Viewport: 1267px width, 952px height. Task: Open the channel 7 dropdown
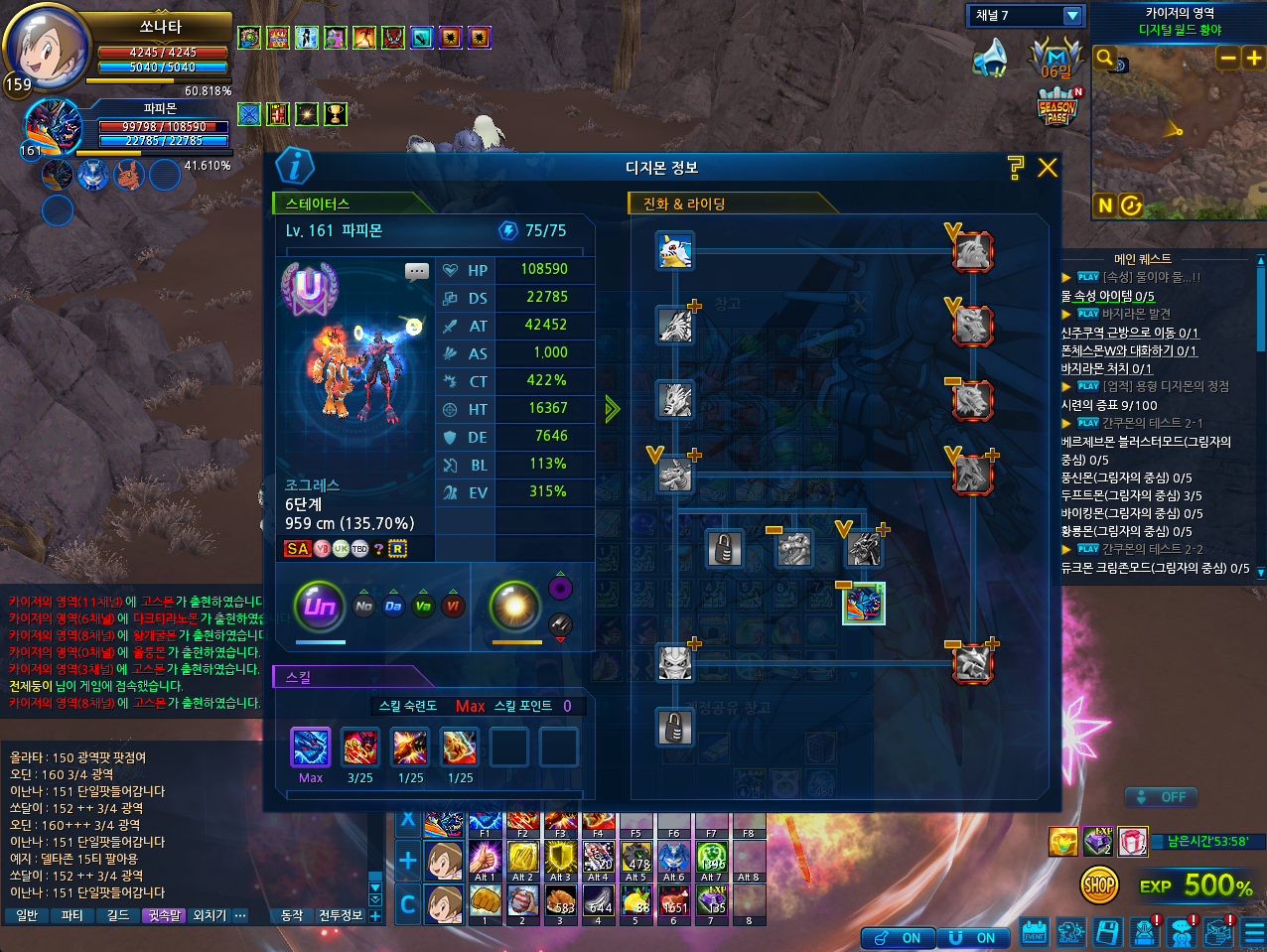1072,16
